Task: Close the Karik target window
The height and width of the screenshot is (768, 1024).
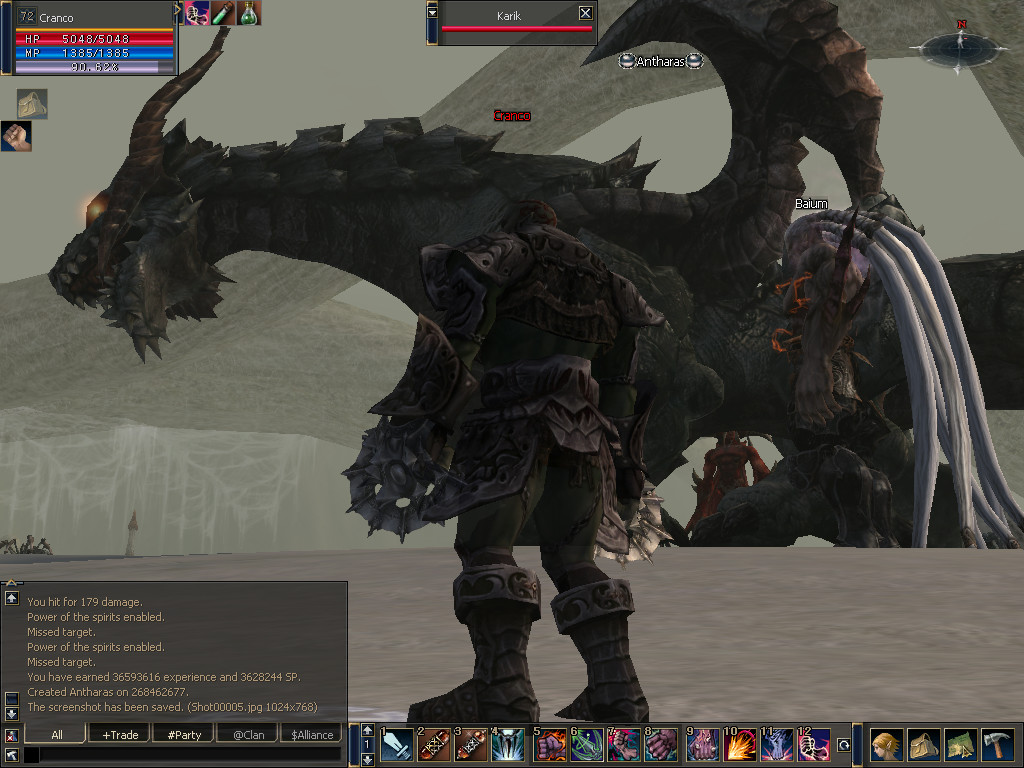Action: pyautogui.click(x=585, y=13)
